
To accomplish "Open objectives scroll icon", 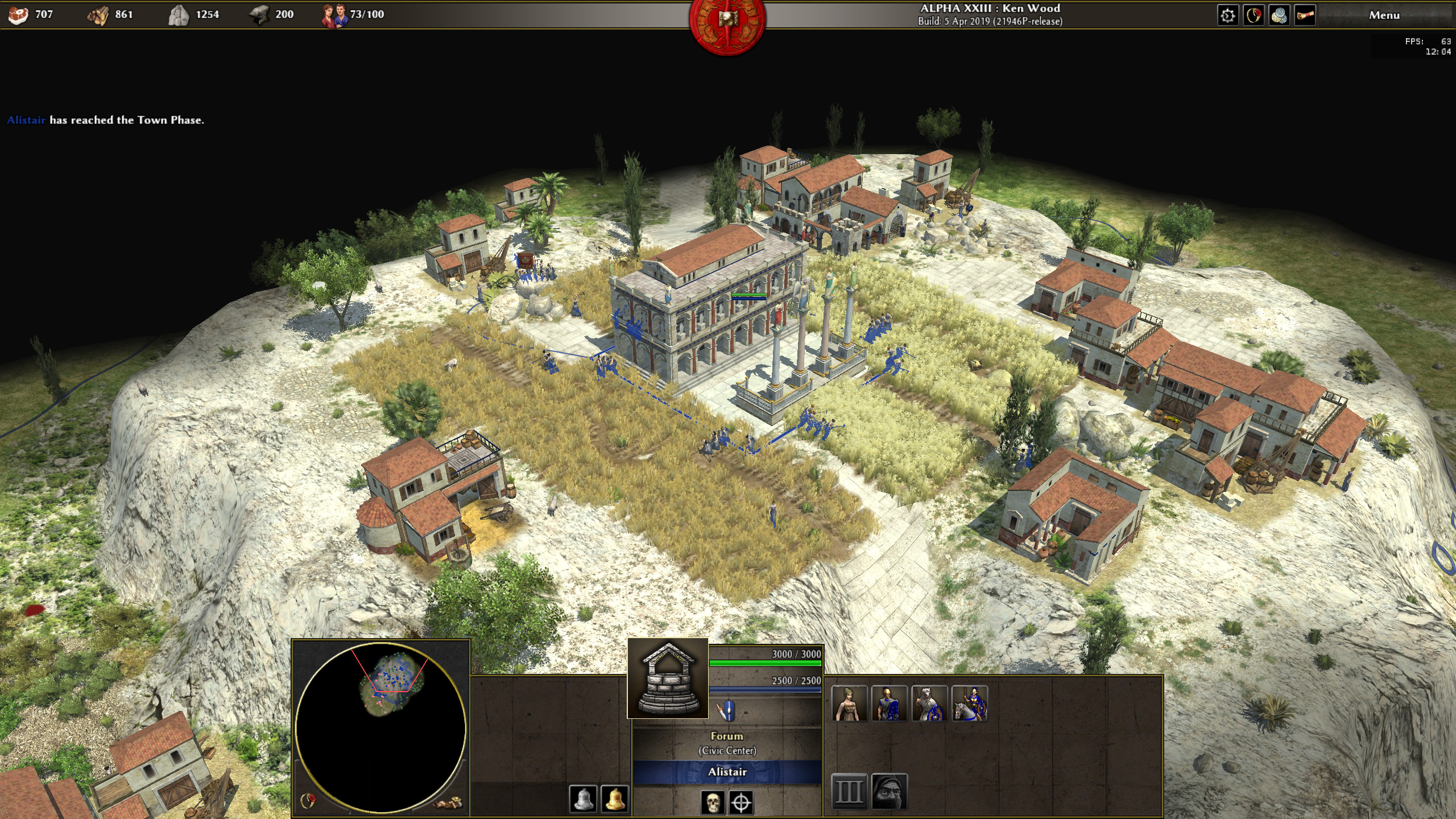I will point(1305,15).
